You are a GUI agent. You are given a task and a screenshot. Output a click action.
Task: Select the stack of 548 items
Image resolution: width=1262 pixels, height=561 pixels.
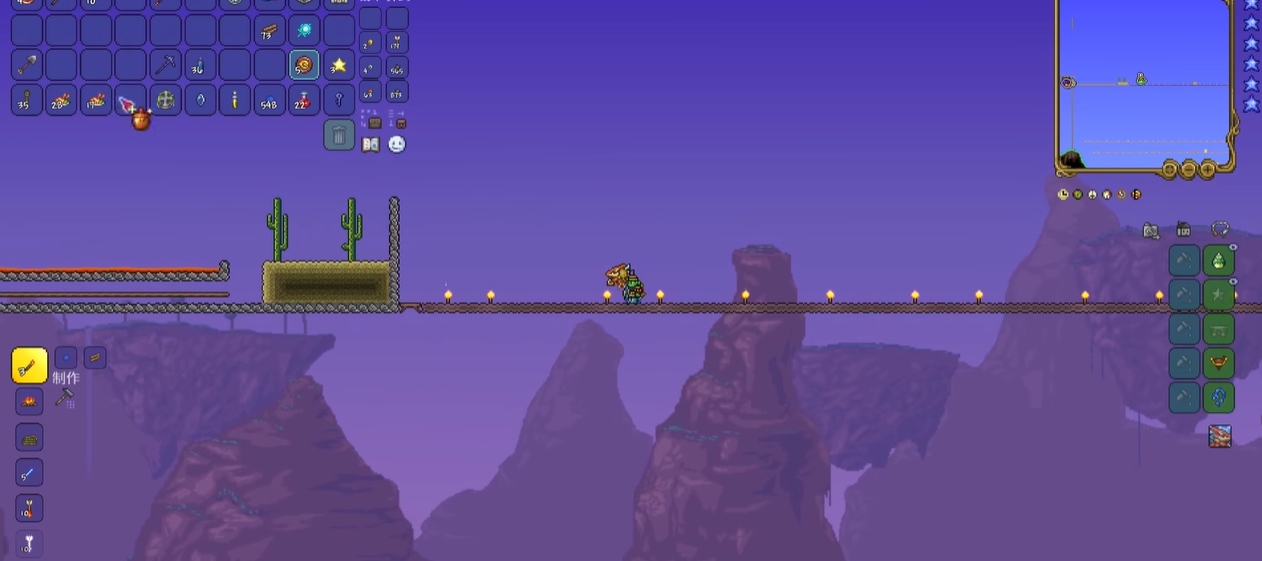pos(269,100)
